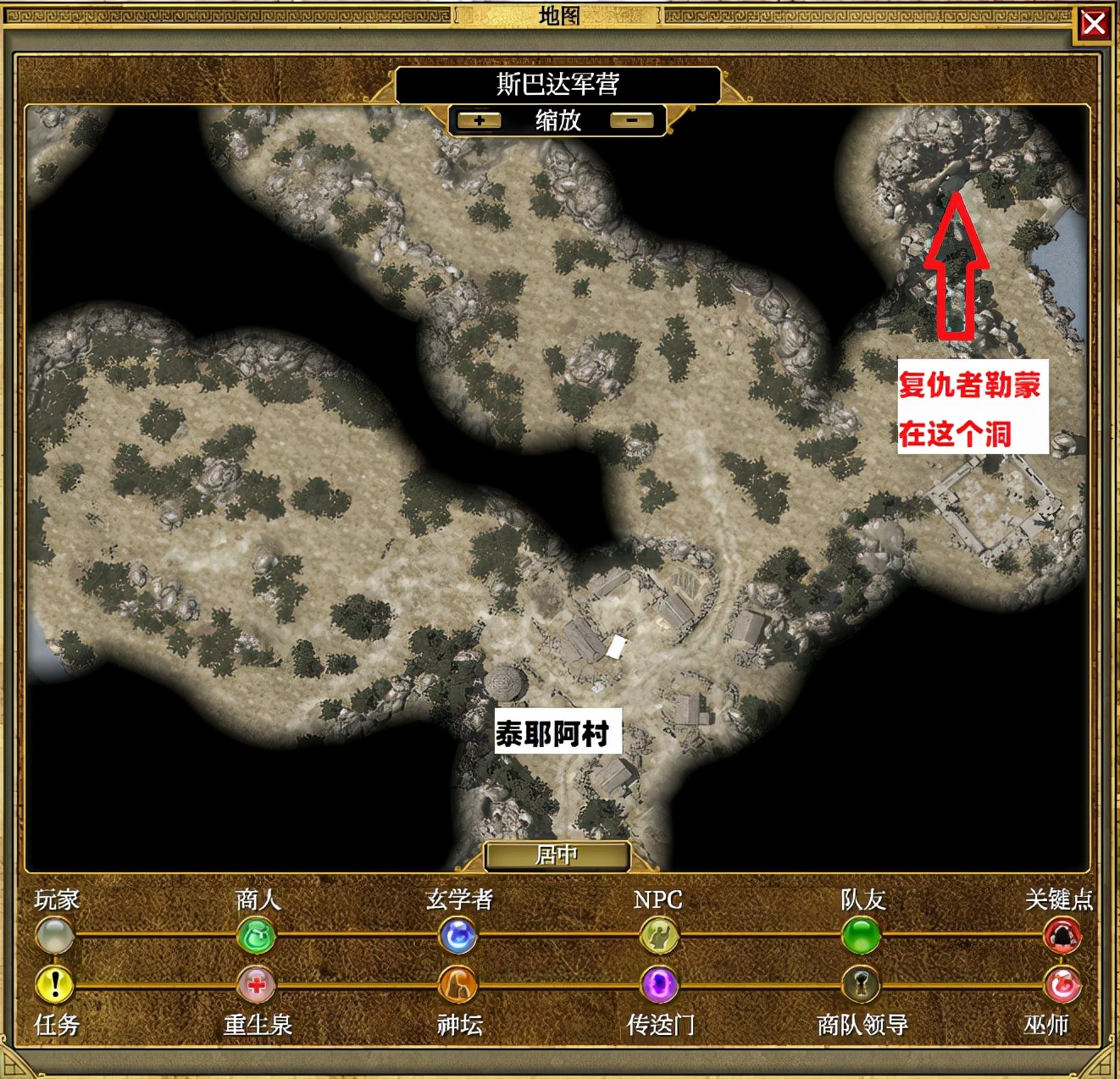Toggle the 任务 quest exclamation orb

tap(55, 984)
